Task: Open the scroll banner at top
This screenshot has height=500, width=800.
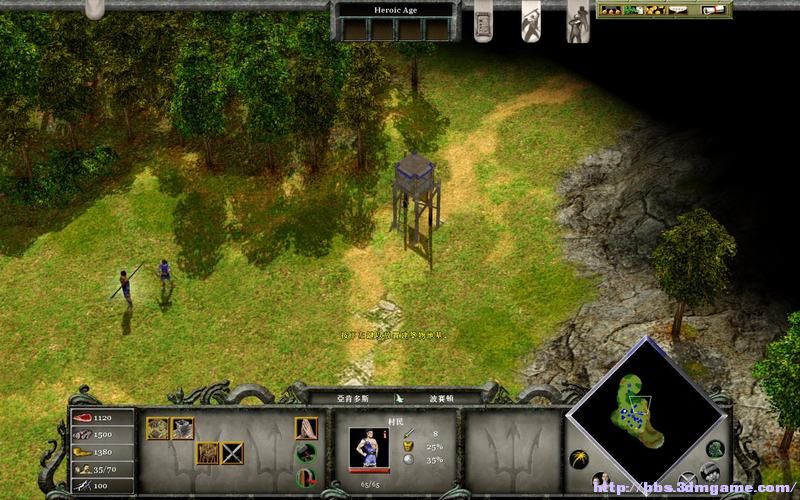Action: click(484, 20)
